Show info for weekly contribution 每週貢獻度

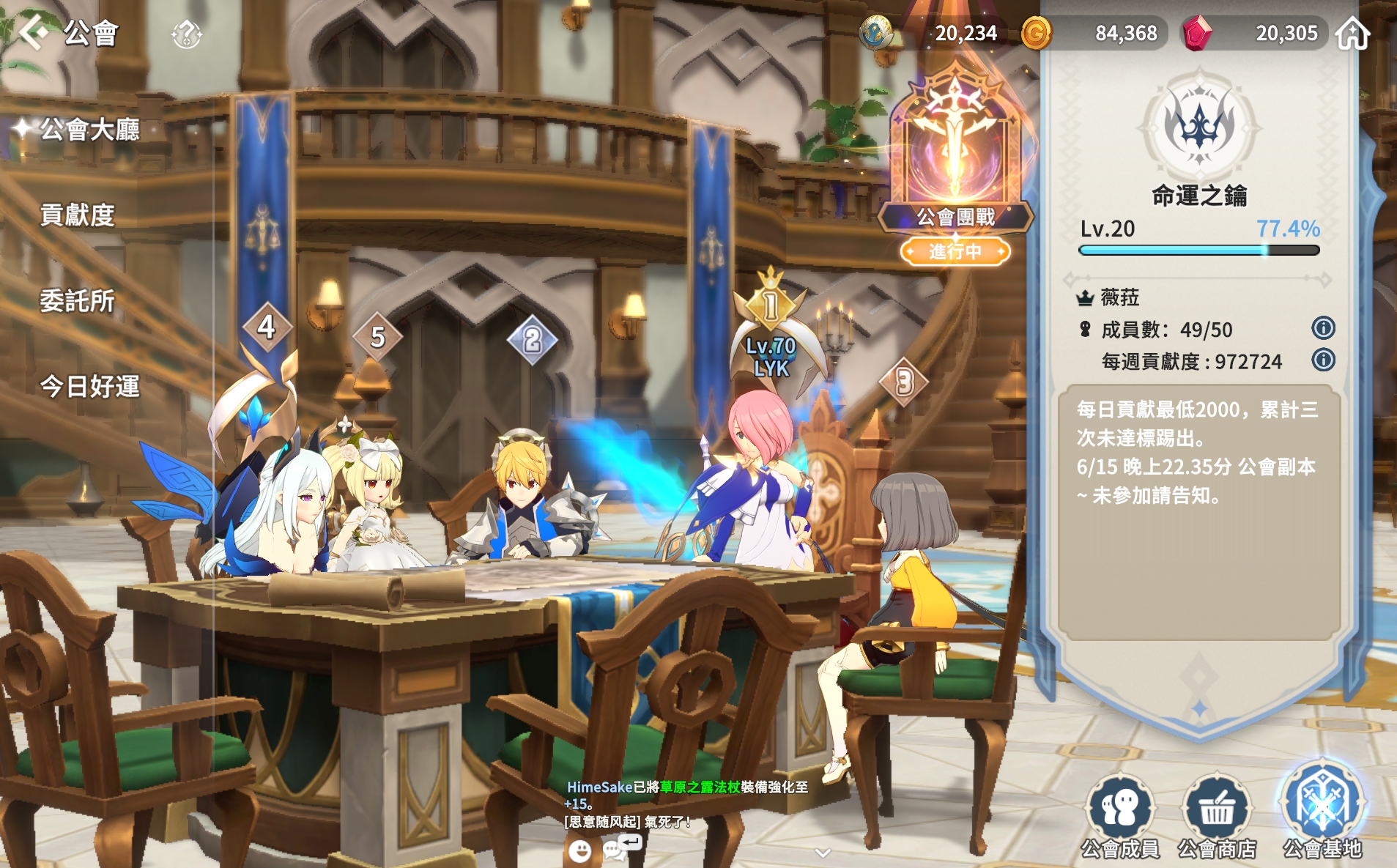coord(1323,360)
